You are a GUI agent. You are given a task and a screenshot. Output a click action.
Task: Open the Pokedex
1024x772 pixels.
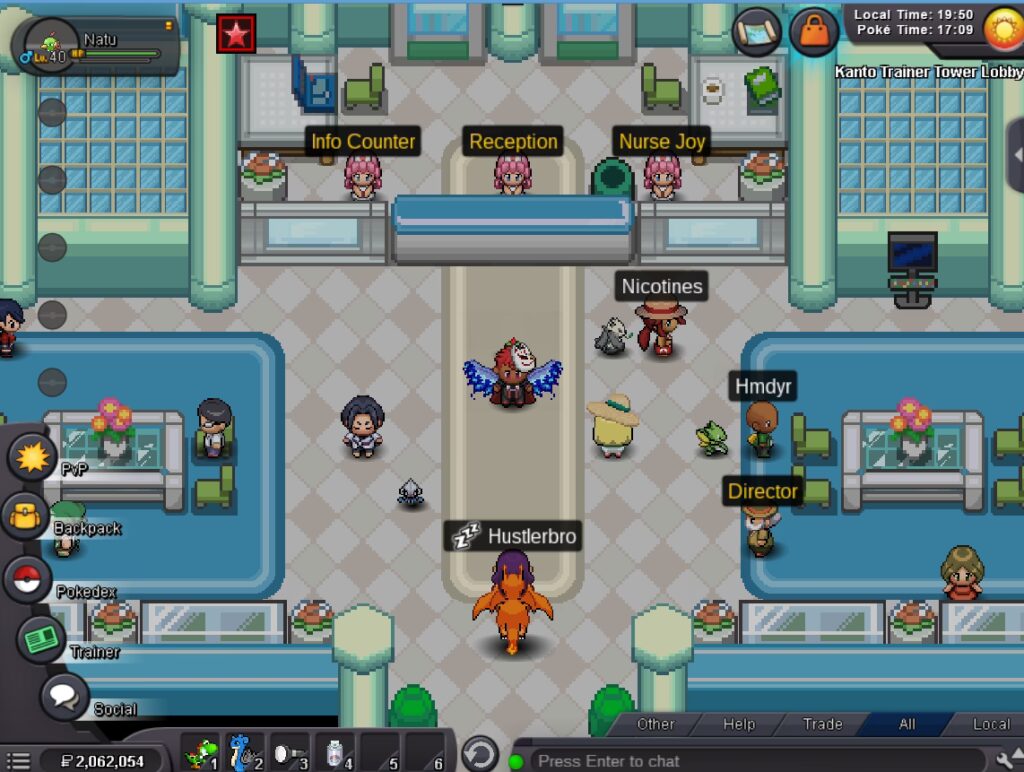click(x=28, y=579)
